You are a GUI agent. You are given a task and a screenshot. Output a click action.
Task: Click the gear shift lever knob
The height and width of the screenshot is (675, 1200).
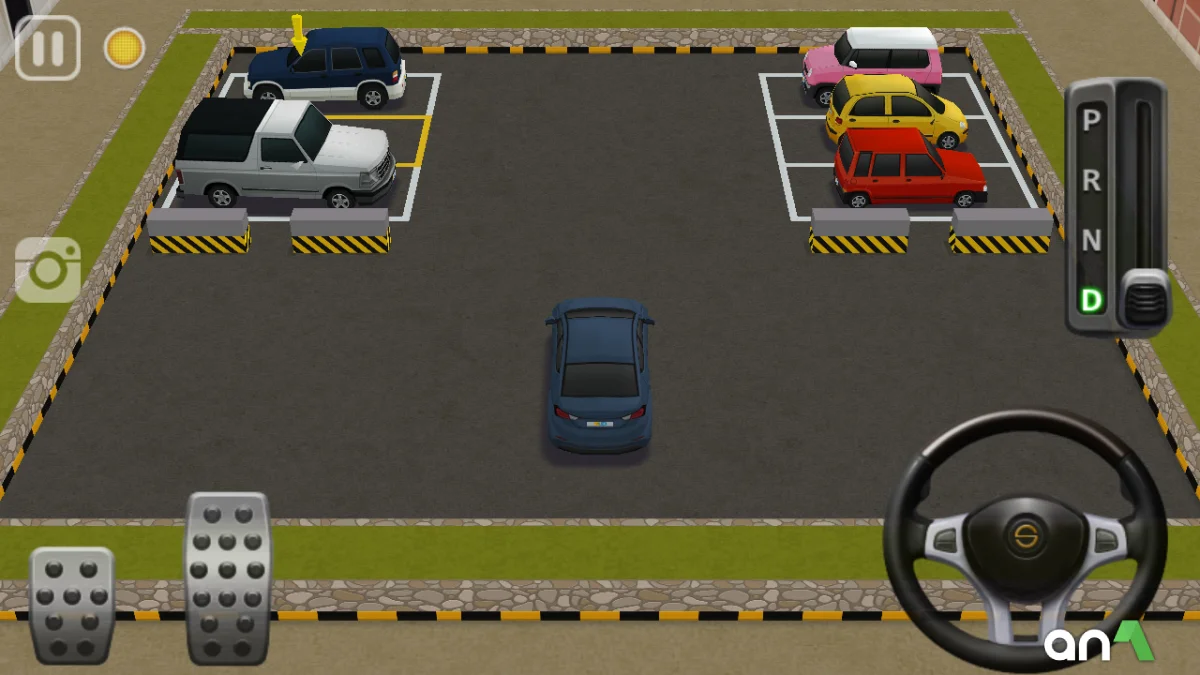coord(1142,297)
